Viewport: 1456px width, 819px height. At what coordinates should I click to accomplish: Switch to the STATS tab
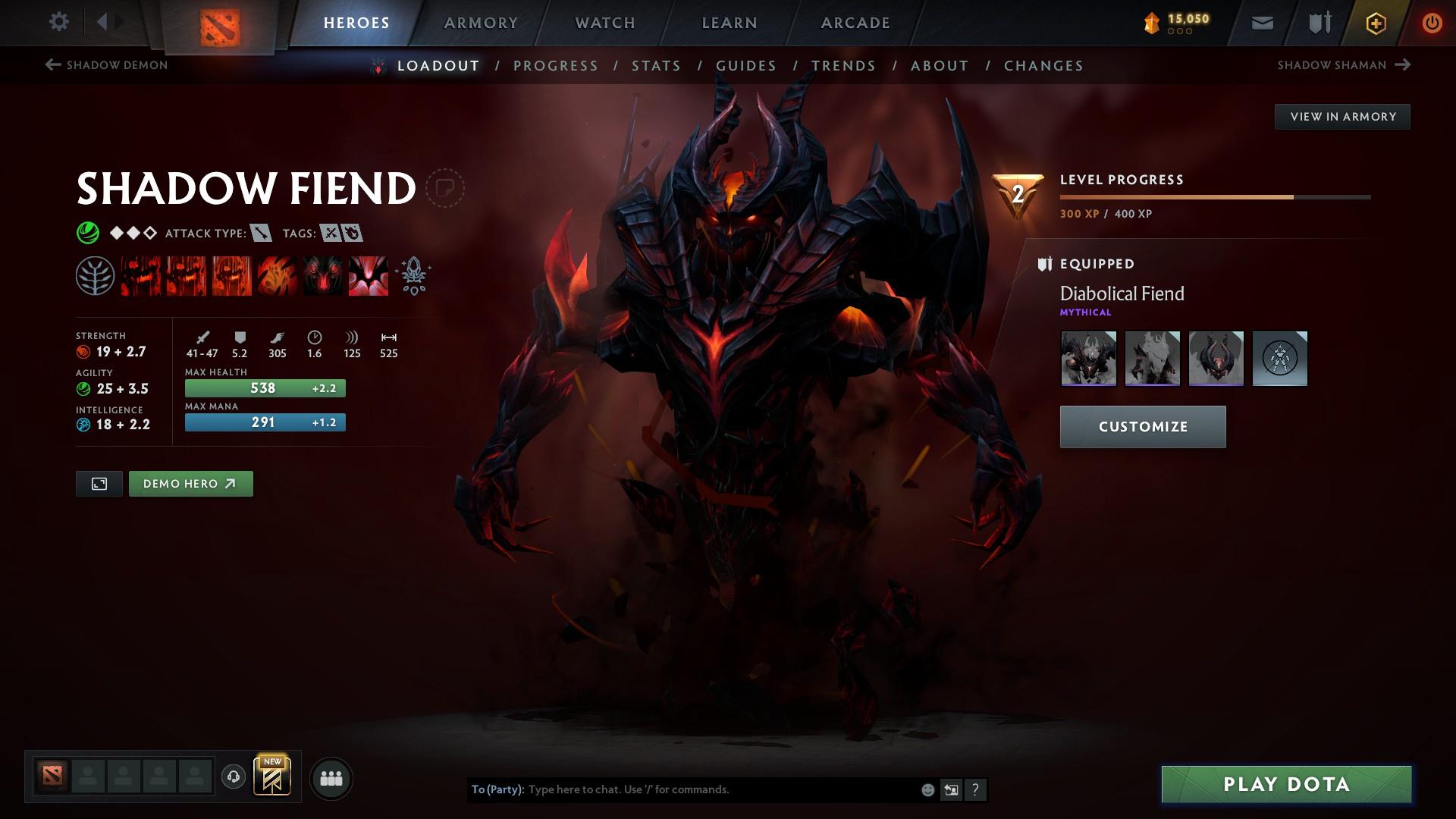(657, 66)
